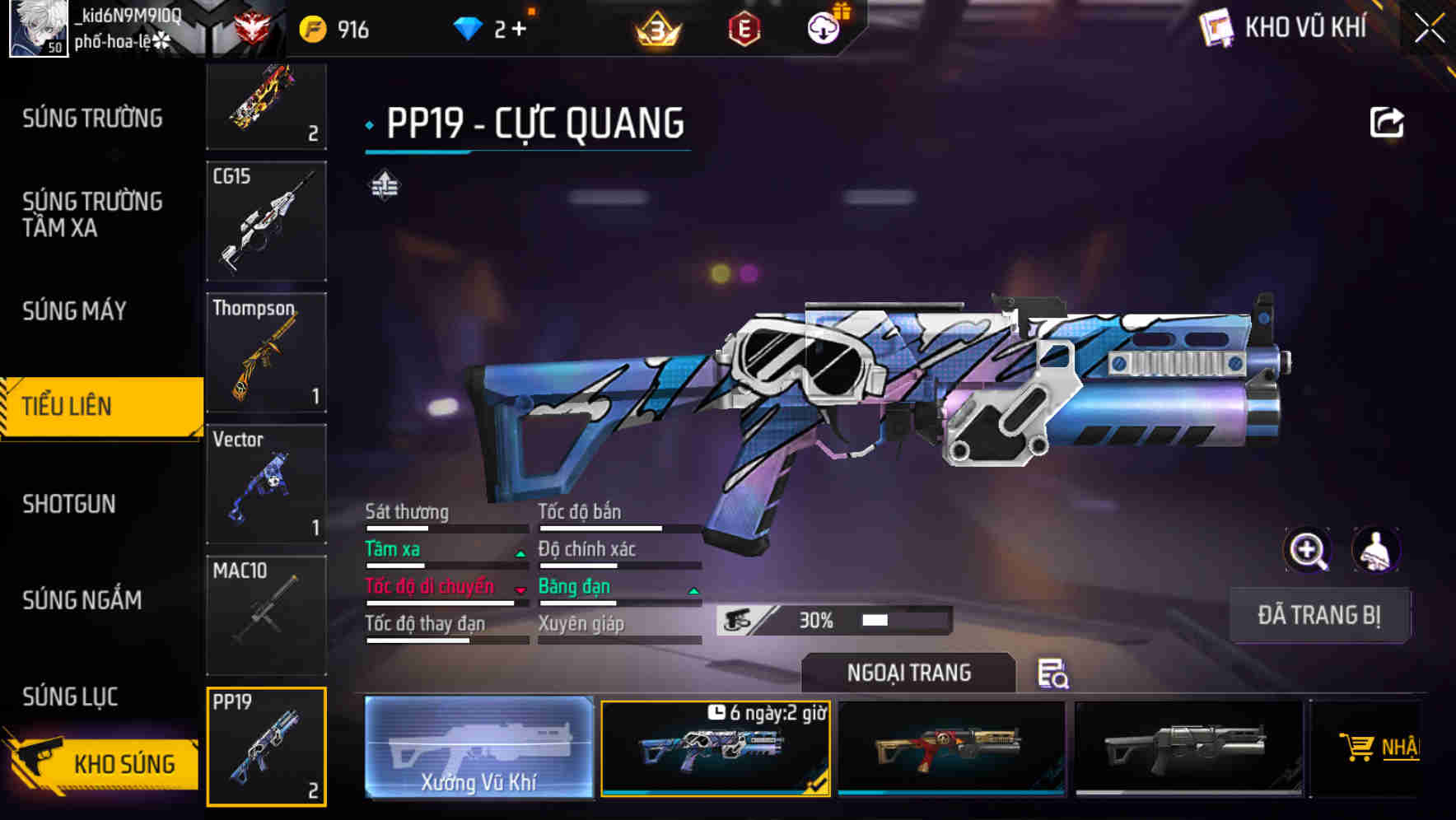Open the character preview silhouette icon

pyautogui.click(x=1374, y=550)
